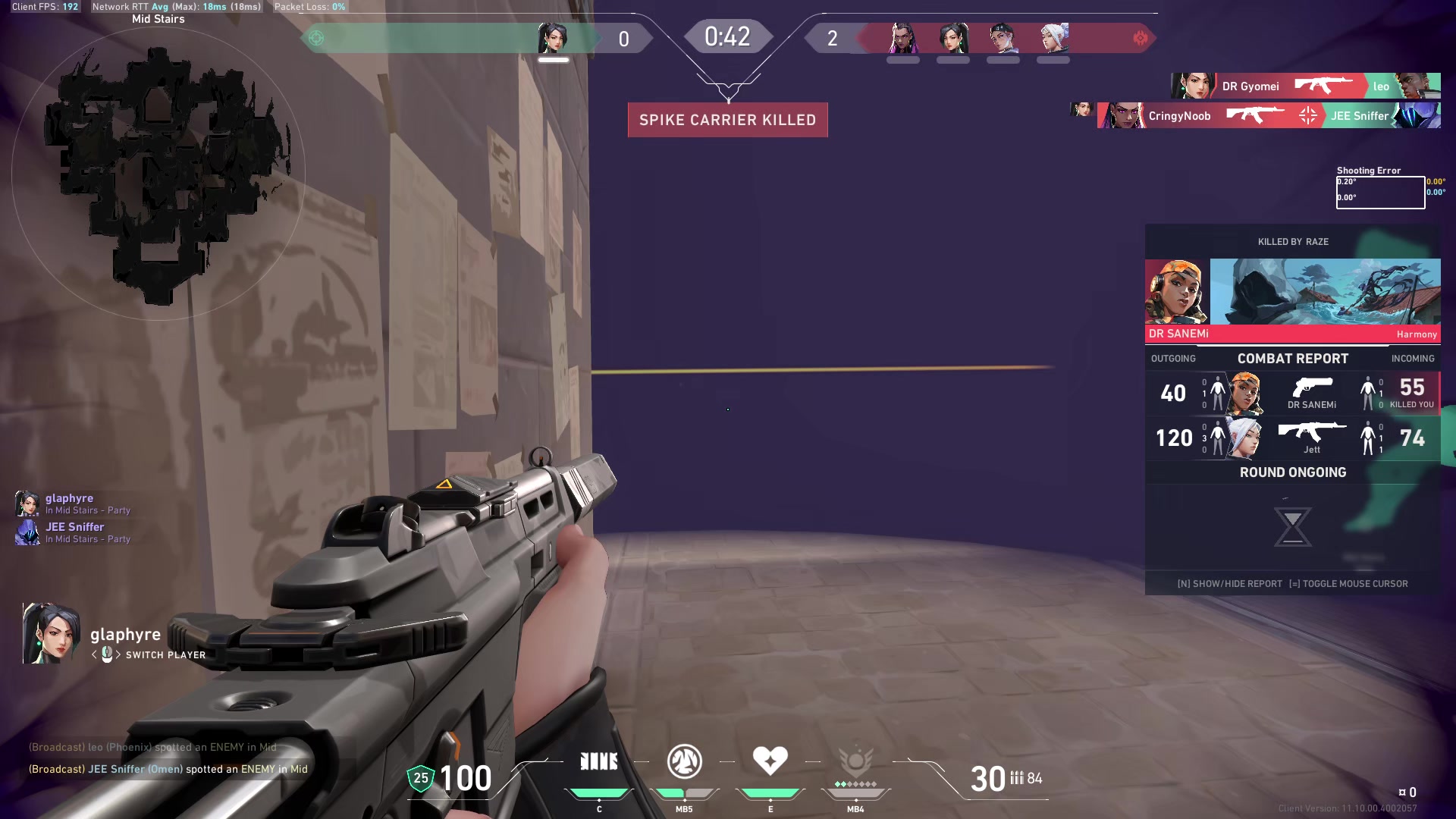Select the E ability icon
The height and width of the screenshot is (819, 1456).
tap(770, 761)
